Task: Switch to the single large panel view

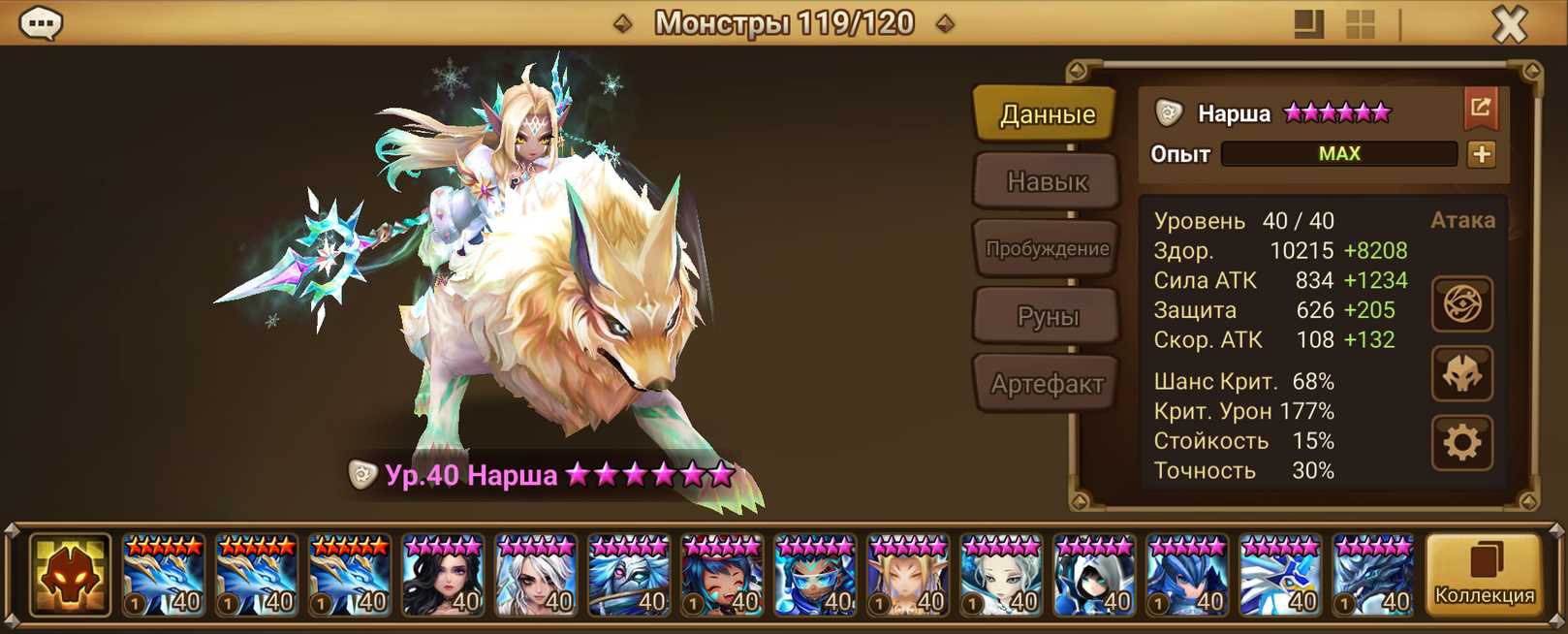Action: 1308,24
